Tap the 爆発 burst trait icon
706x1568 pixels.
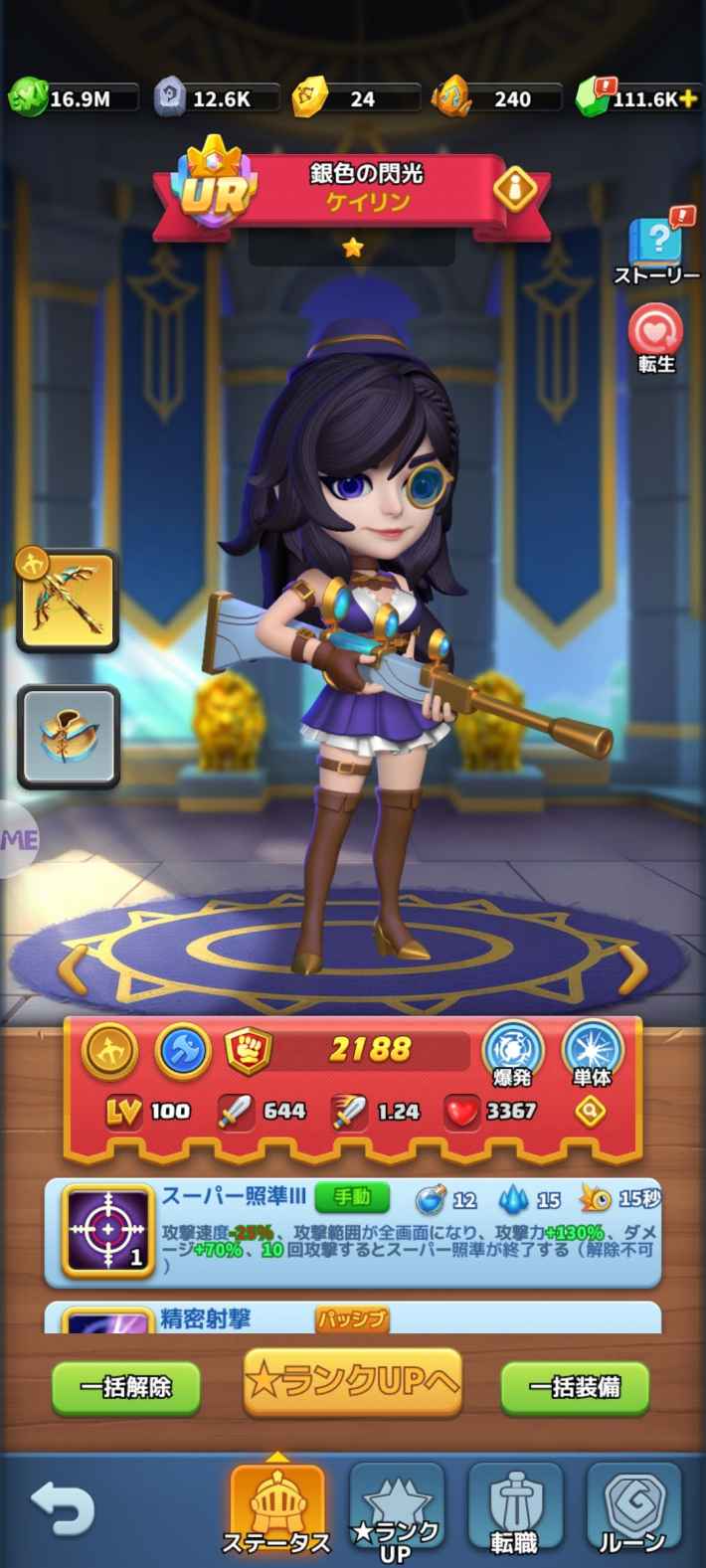coord(512,1053)
